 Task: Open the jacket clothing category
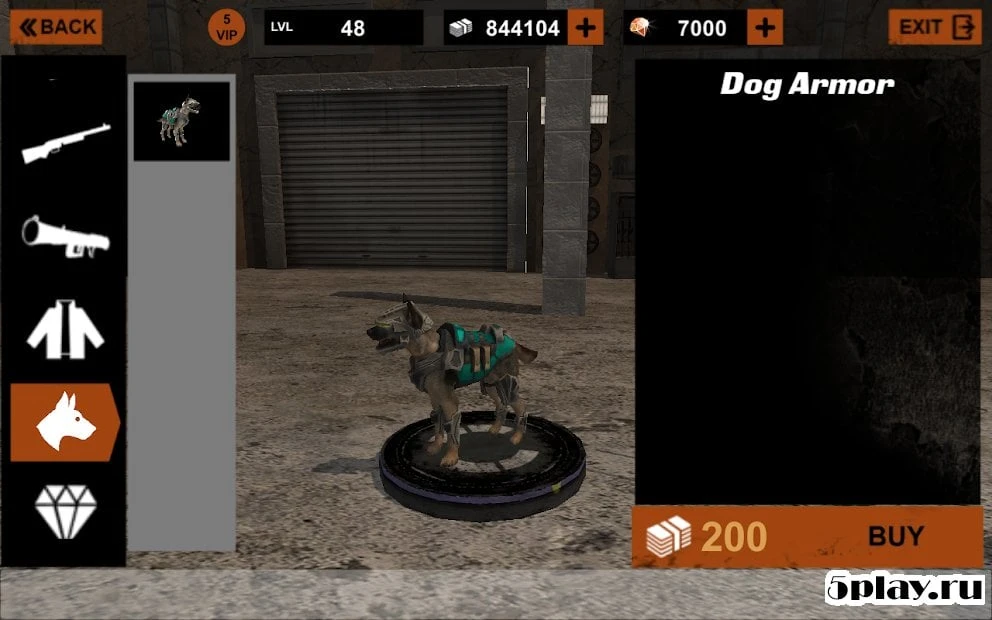click(66, 332)
